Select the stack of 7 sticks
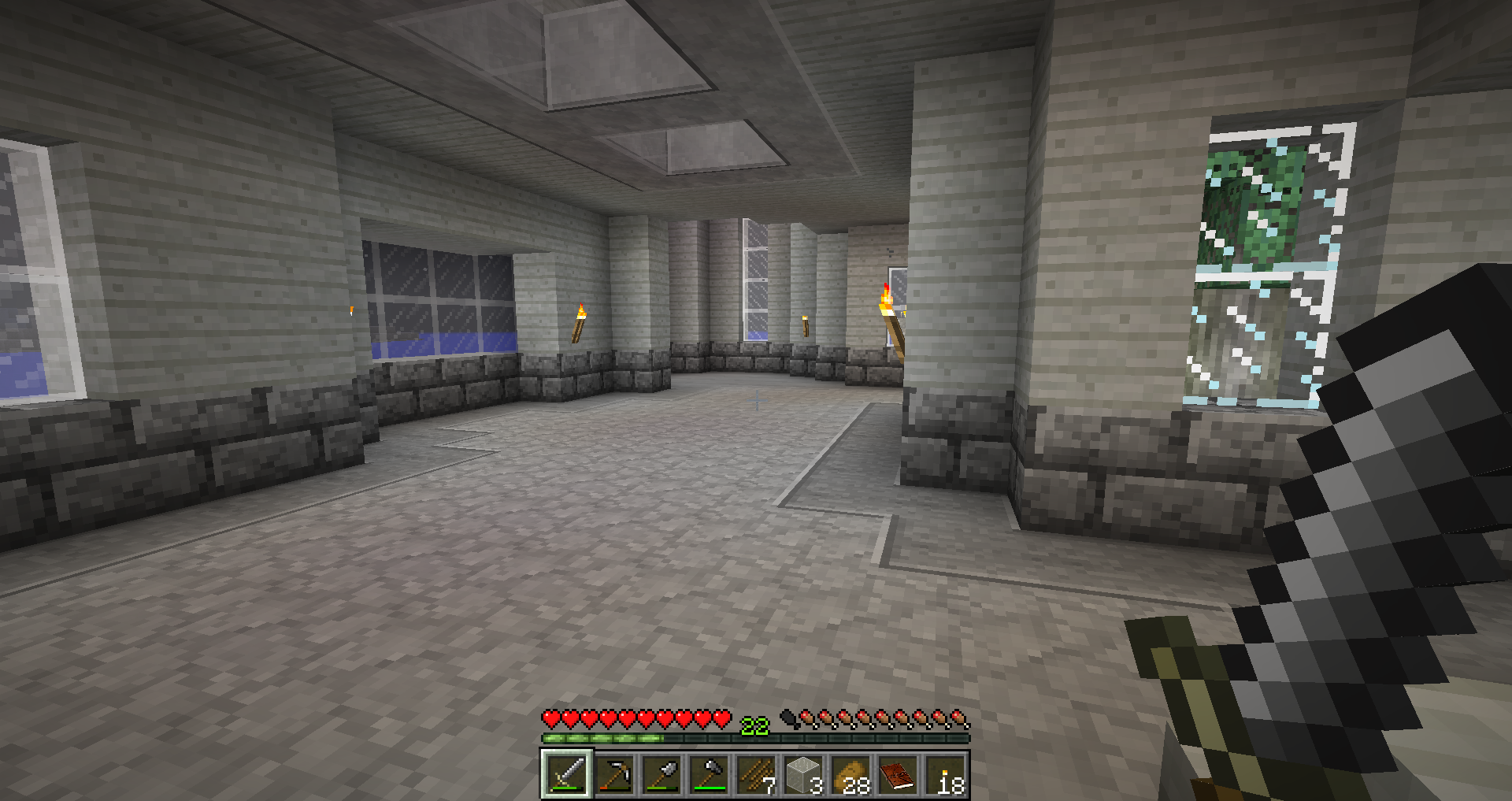 (755, 774)
